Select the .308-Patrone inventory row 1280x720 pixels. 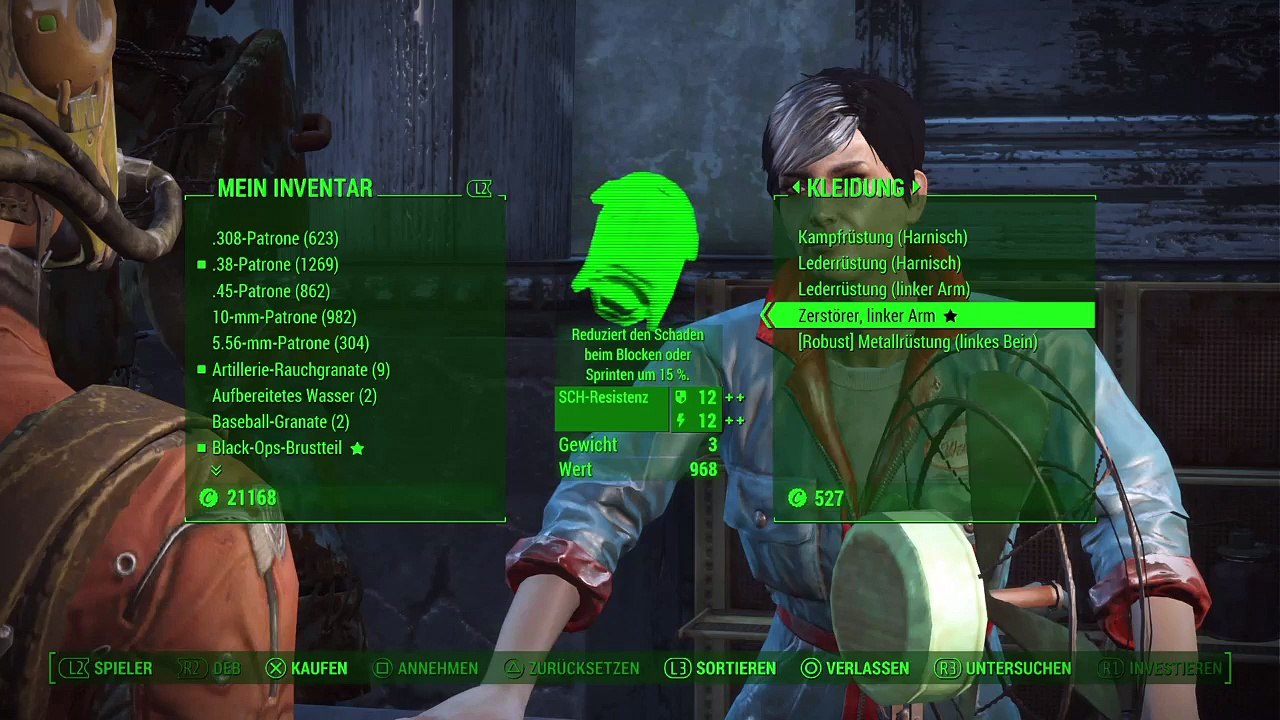pyautogui.click(x=275, y=239)
